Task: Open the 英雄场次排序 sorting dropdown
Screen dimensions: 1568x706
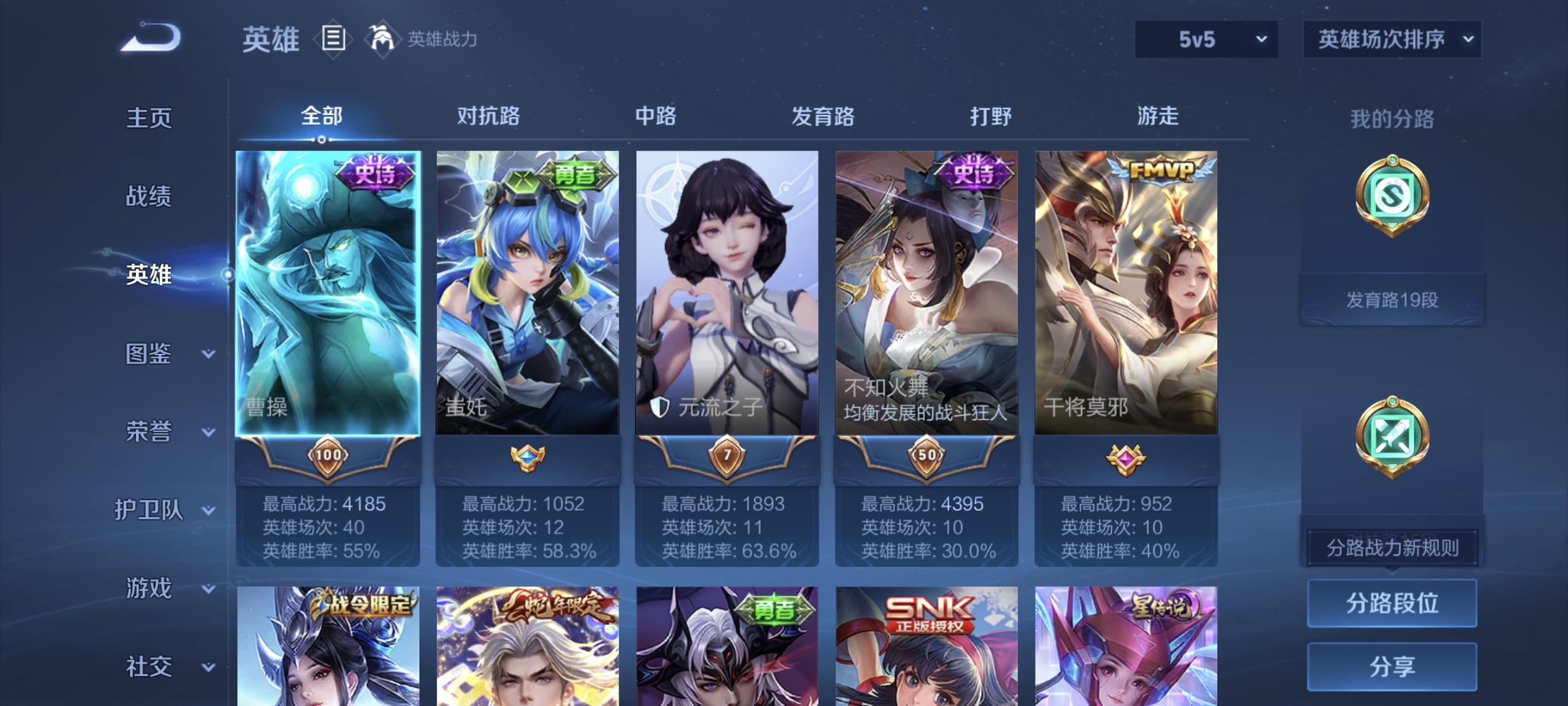Action: coord(1392,39)
